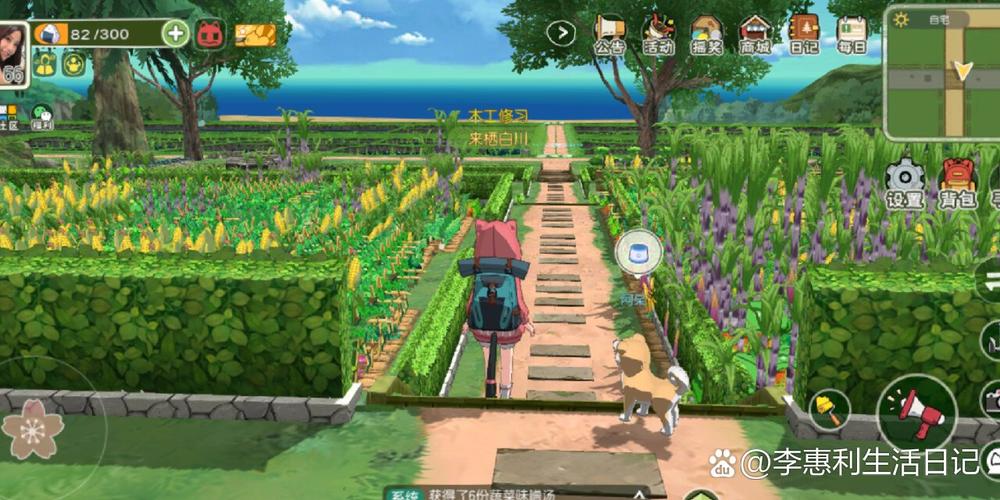
Task: Check the 每日 daily calendar
Action: (852, 34)
